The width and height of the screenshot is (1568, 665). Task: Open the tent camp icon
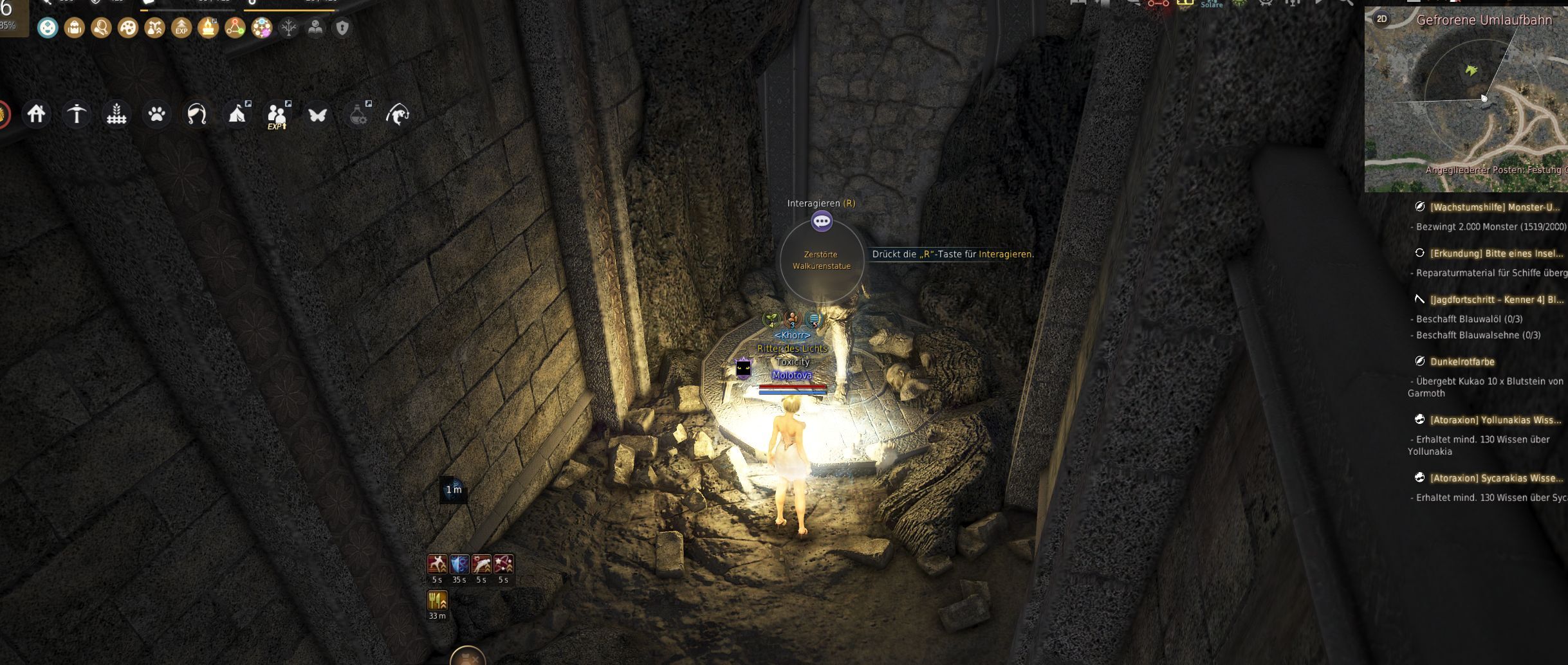click(237, 114)
